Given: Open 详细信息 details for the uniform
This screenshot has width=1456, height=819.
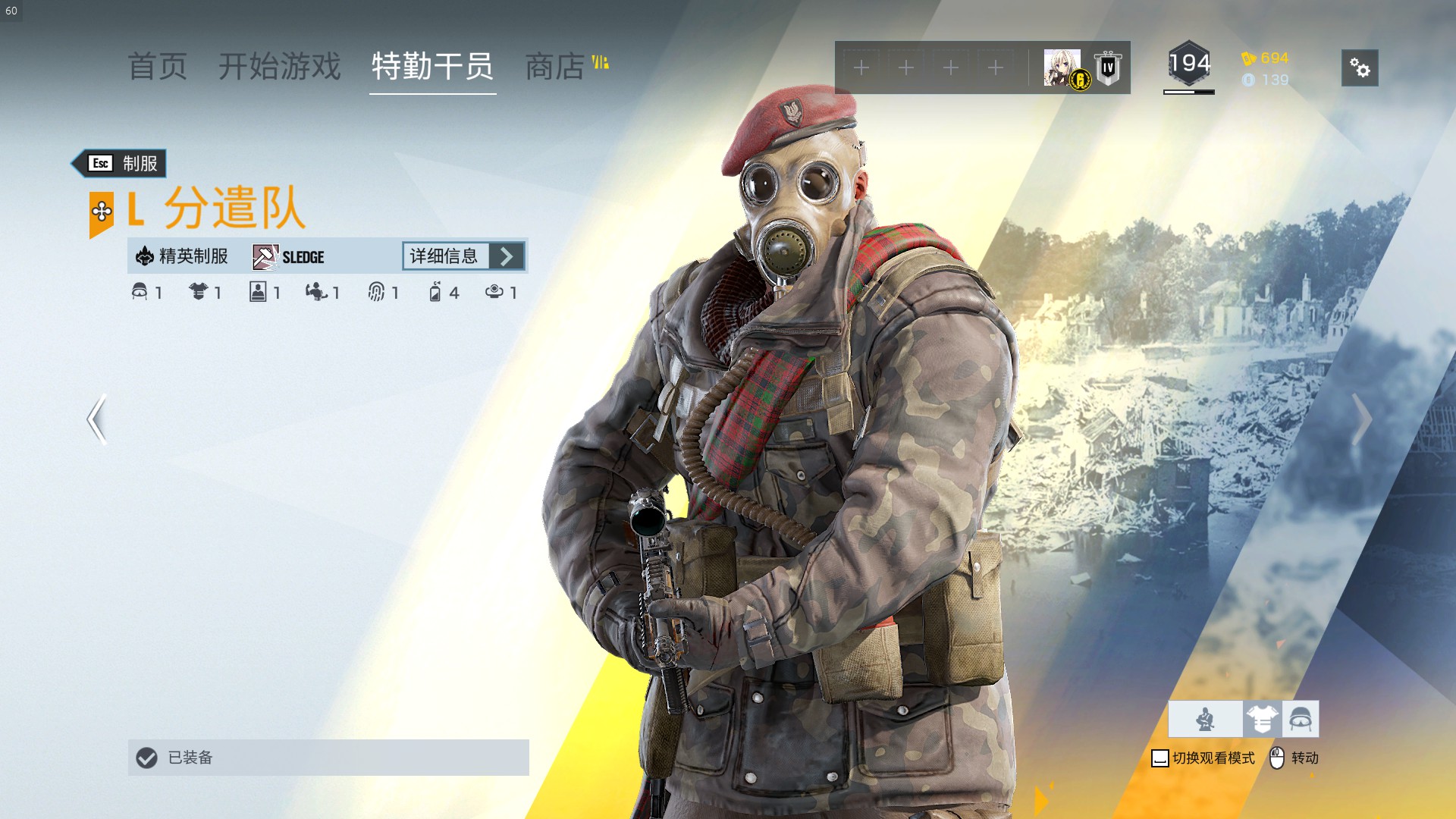Looking at the screenshot, I should (x=463, y=256).
